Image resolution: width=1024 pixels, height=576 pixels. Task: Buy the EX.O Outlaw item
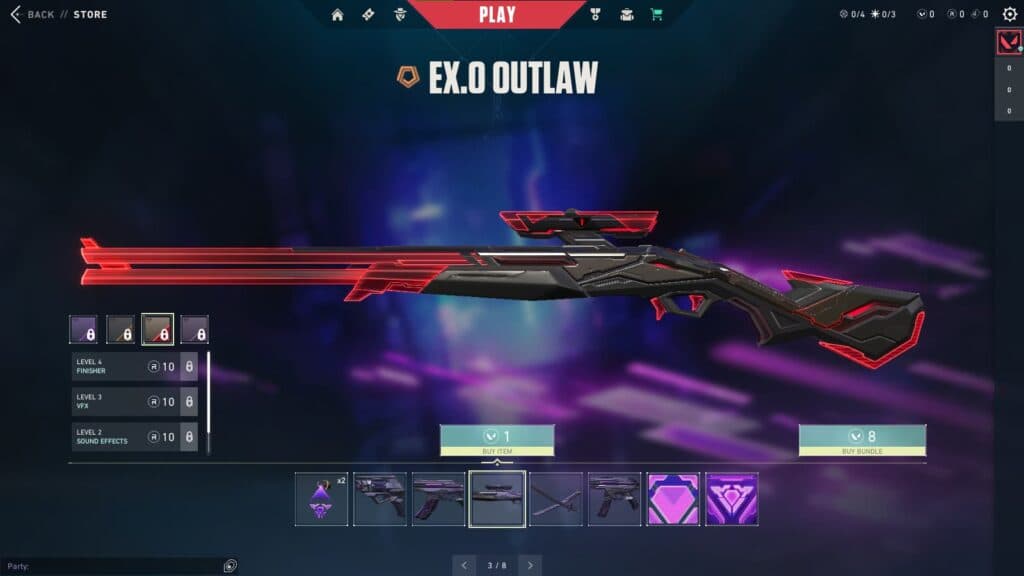(x=497, y=440)
